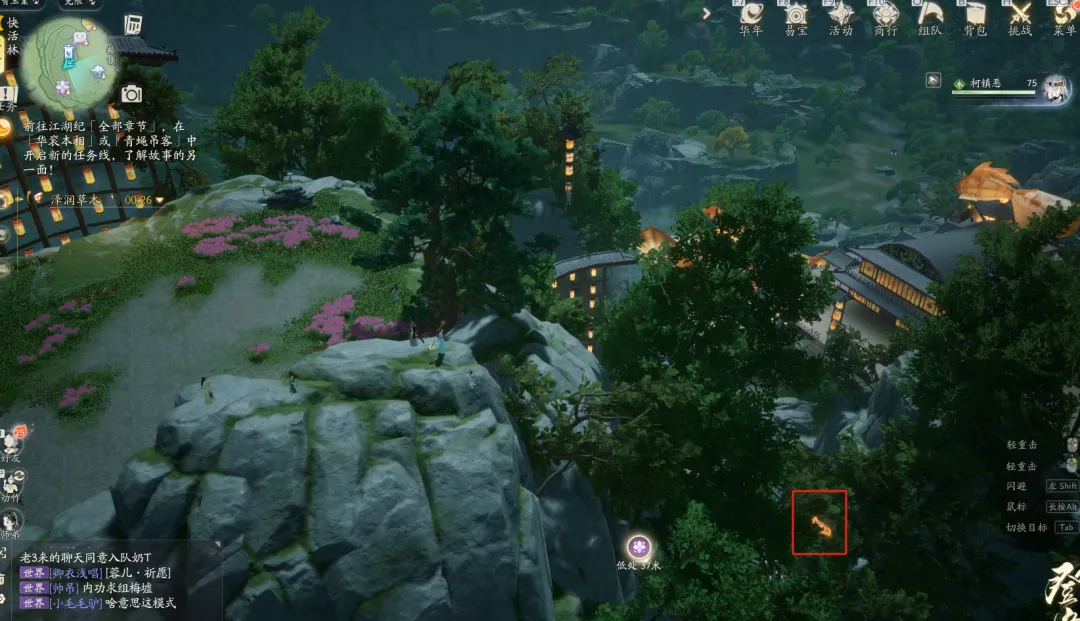Viewport: 1080px width, 621px height.
Task: Open the 动作 emotes menu
Action: click(x=10, y=482)
